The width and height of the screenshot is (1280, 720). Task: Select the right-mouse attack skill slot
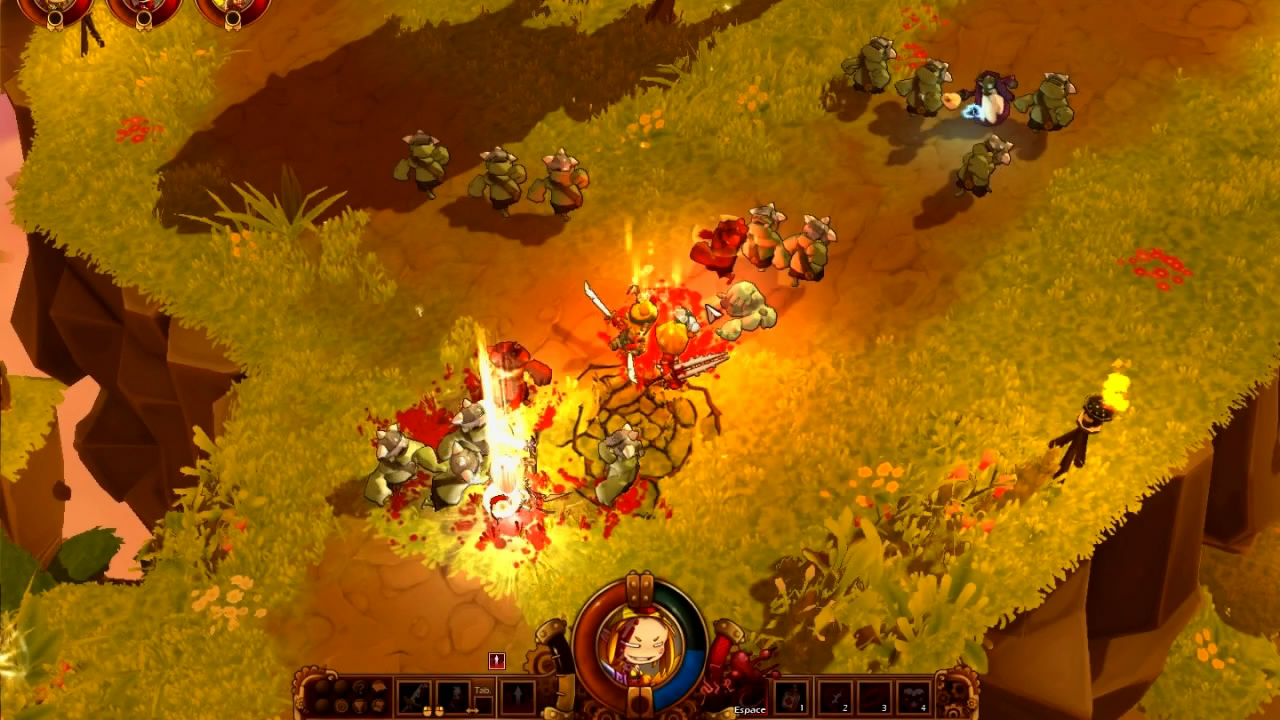453,696
